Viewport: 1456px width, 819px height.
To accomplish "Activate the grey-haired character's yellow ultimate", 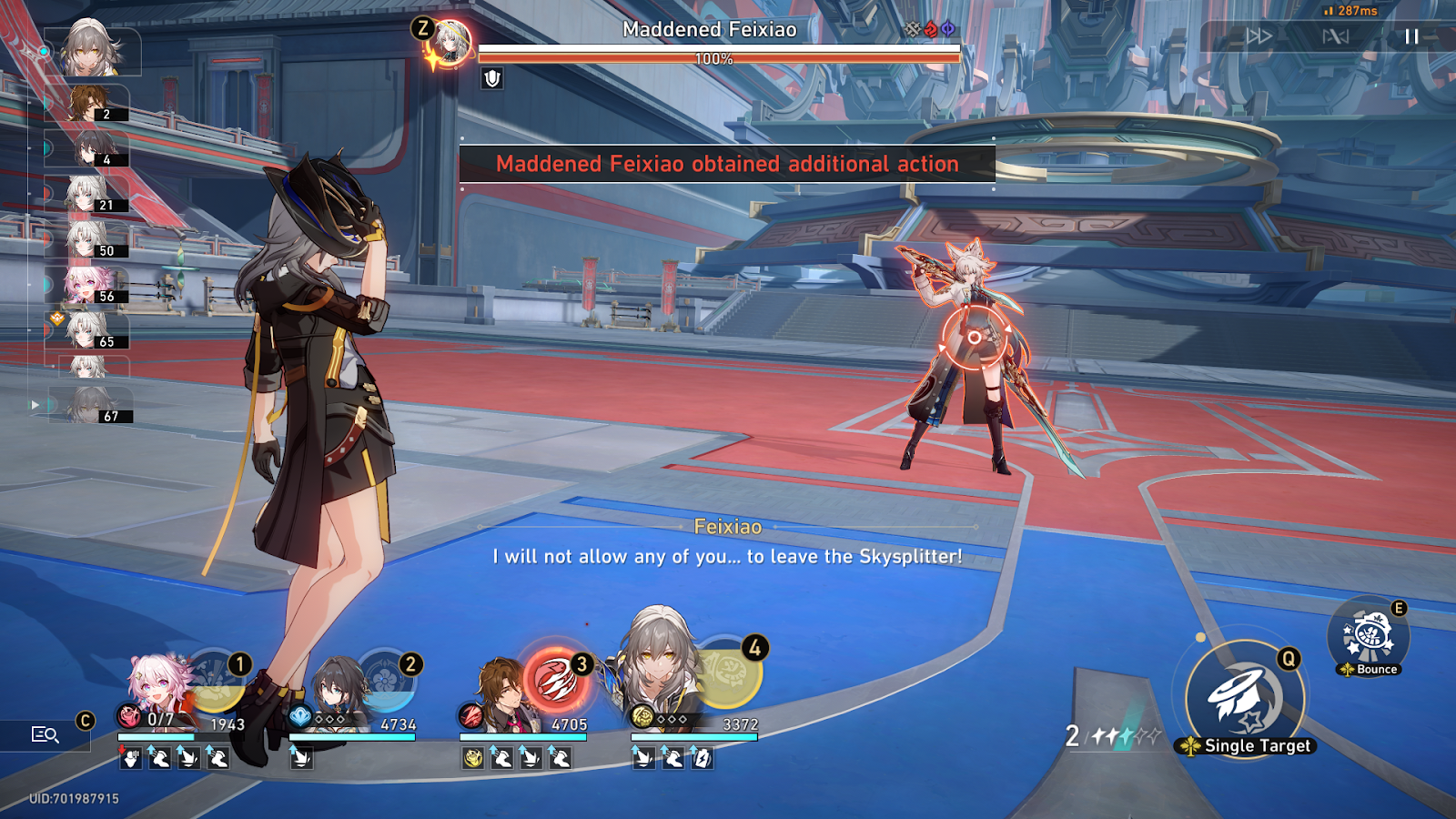I will point(730,673).
